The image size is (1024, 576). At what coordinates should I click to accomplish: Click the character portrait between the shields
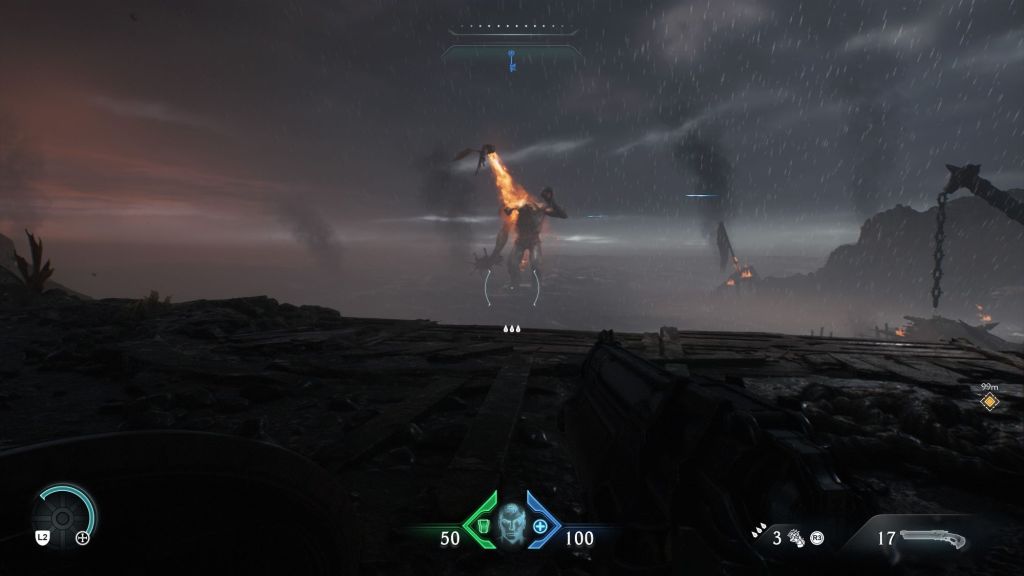click(x=511, y=521)
